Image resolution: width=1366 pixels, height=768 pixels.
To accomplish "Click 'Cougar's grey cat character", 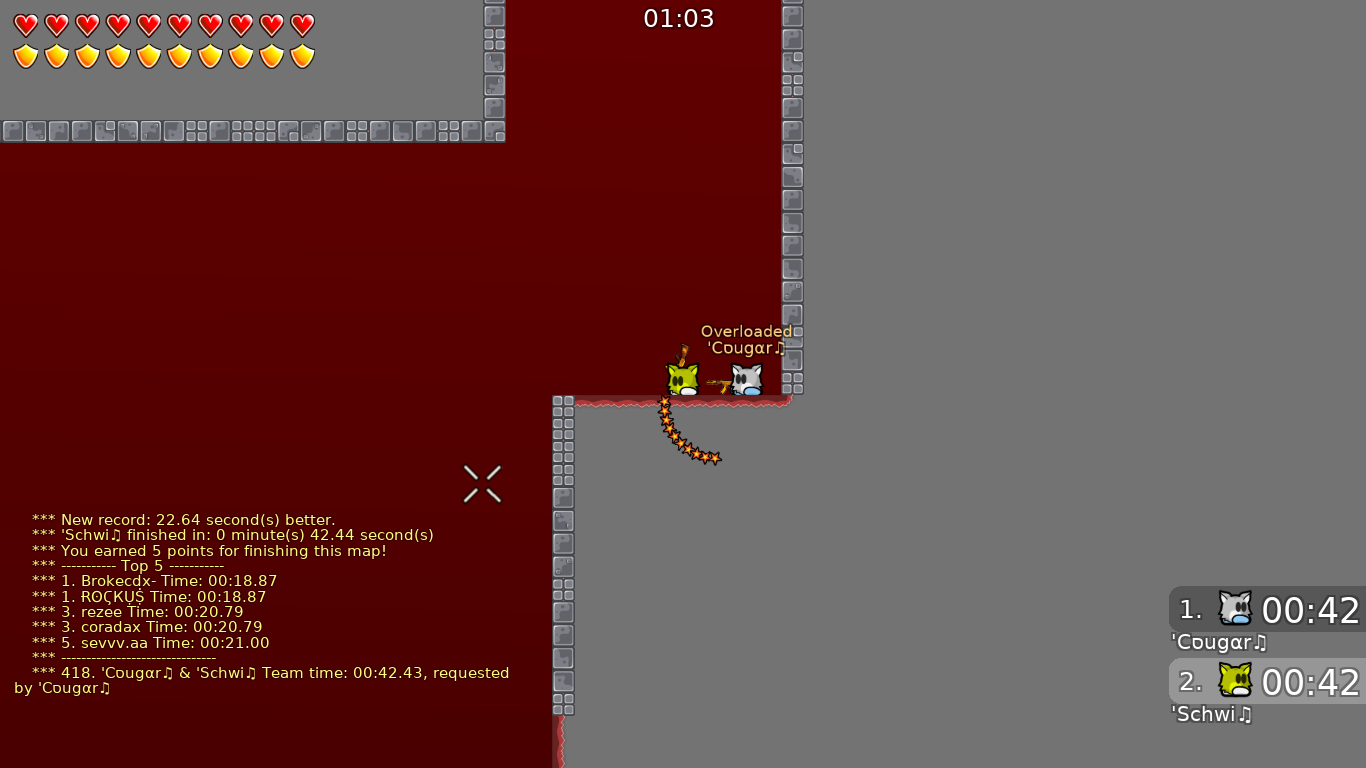I will click(x=745, y=379).
